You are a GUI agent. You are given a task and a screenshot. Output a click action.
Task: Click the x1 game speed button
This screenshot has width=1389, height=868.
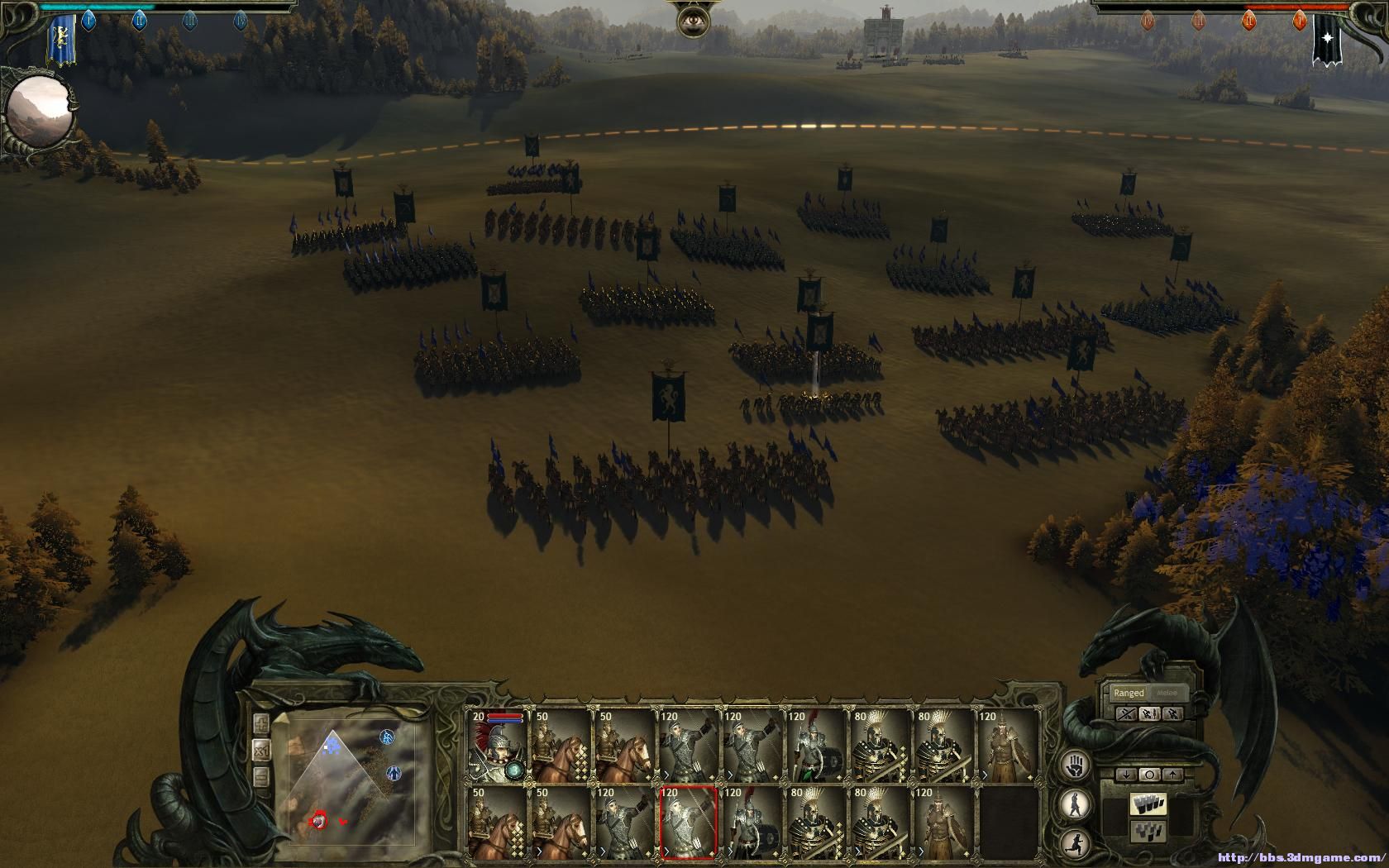point(262,751)
